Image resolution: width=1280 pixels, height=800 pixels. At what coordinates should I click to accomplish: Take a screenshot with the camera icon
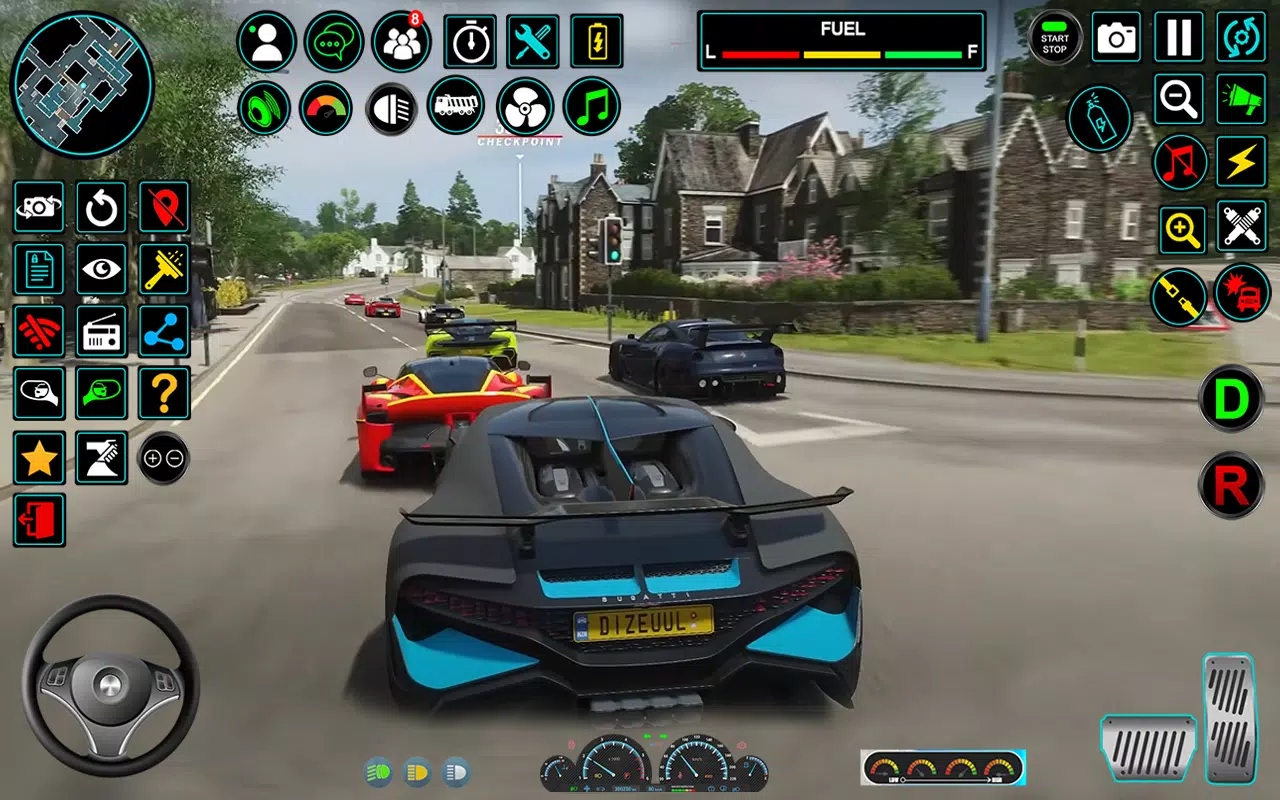point(1117,38)
